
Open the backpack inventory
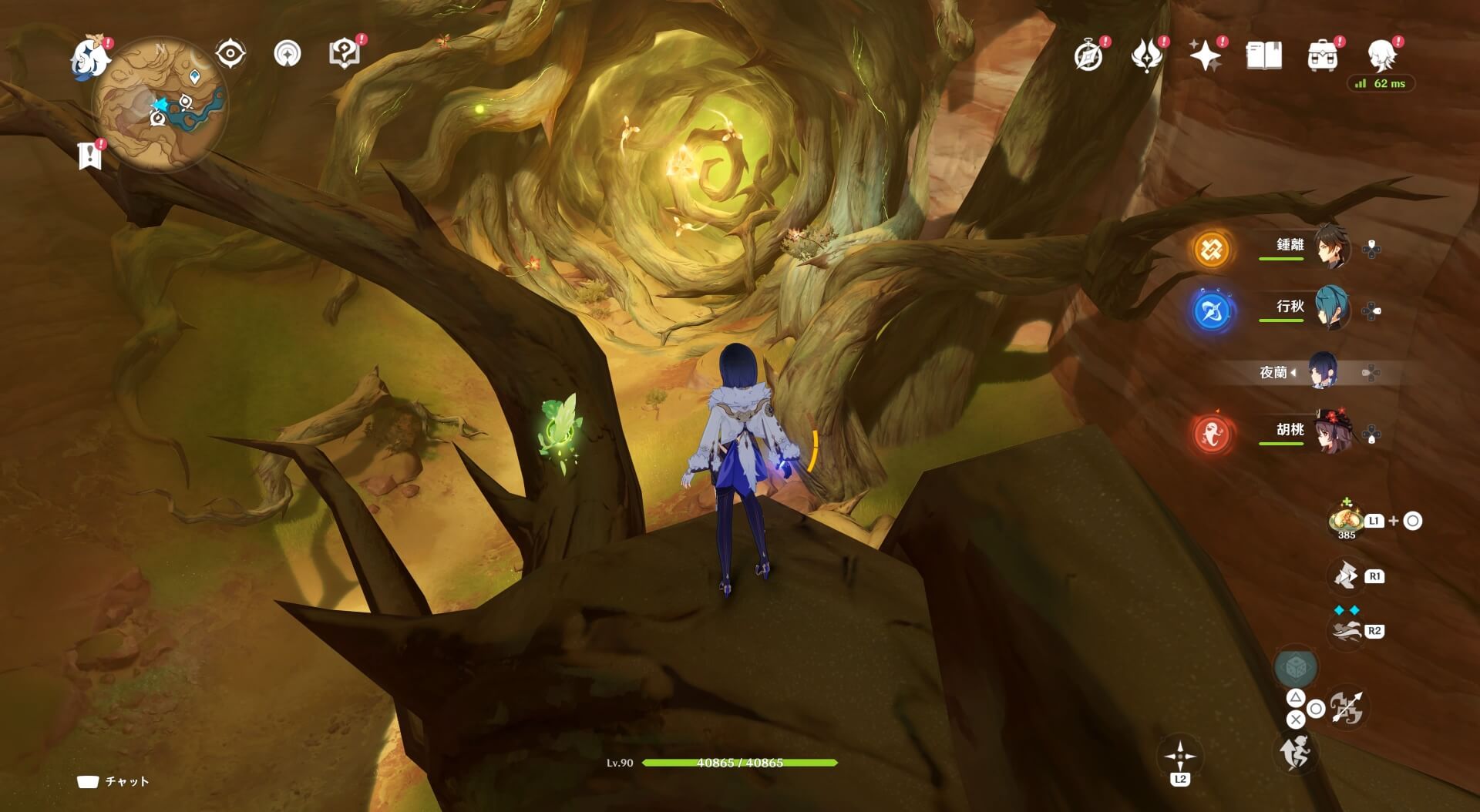pos(1322,56)
